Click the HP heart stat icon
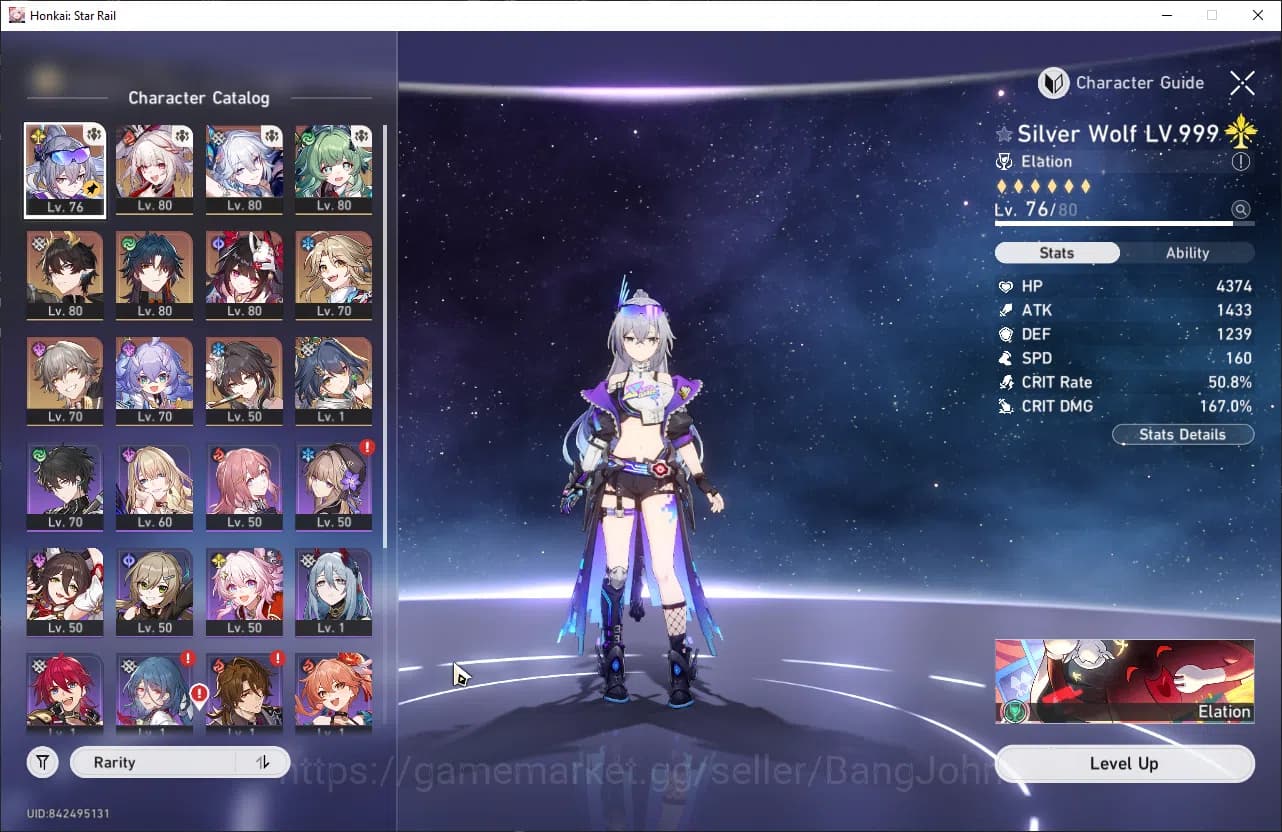Image resolution: width=1282 pixels, height=832 pixels. (x=1006, y=286)
